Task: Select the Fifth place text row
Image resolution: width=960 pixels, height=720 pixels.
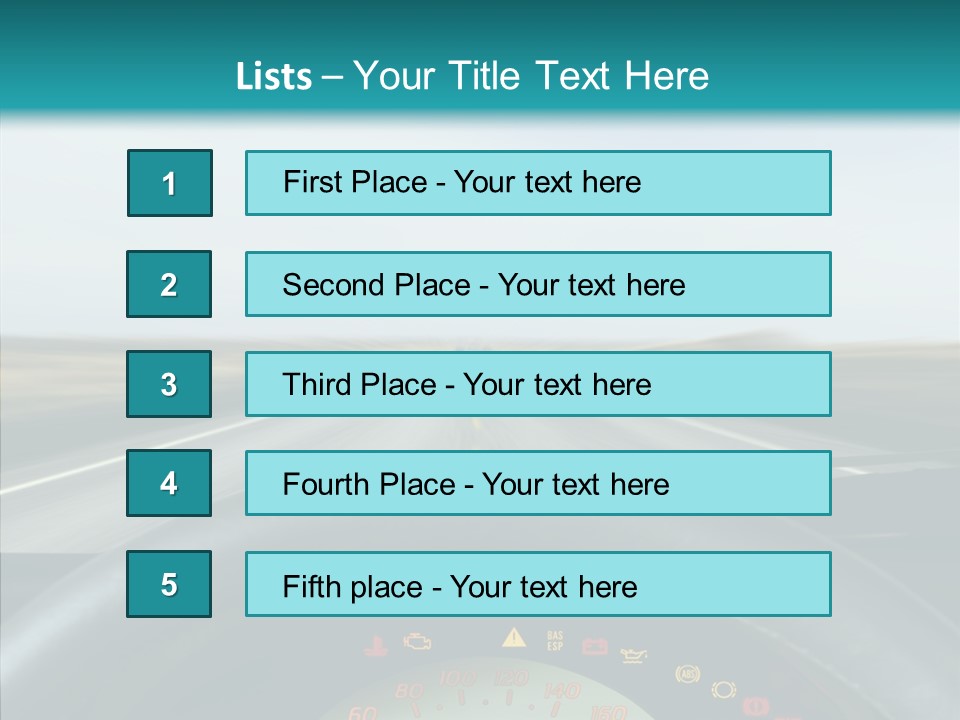Action: 538,585
